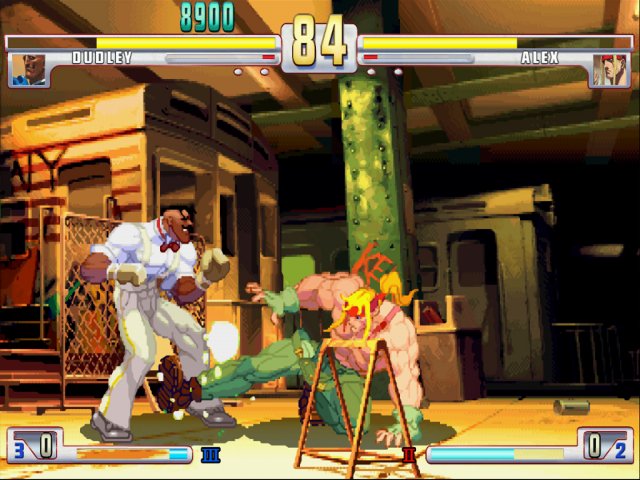This screenshot has height=480, width=640.
Task: Click Dudley's character portrait
Action: 29,69
